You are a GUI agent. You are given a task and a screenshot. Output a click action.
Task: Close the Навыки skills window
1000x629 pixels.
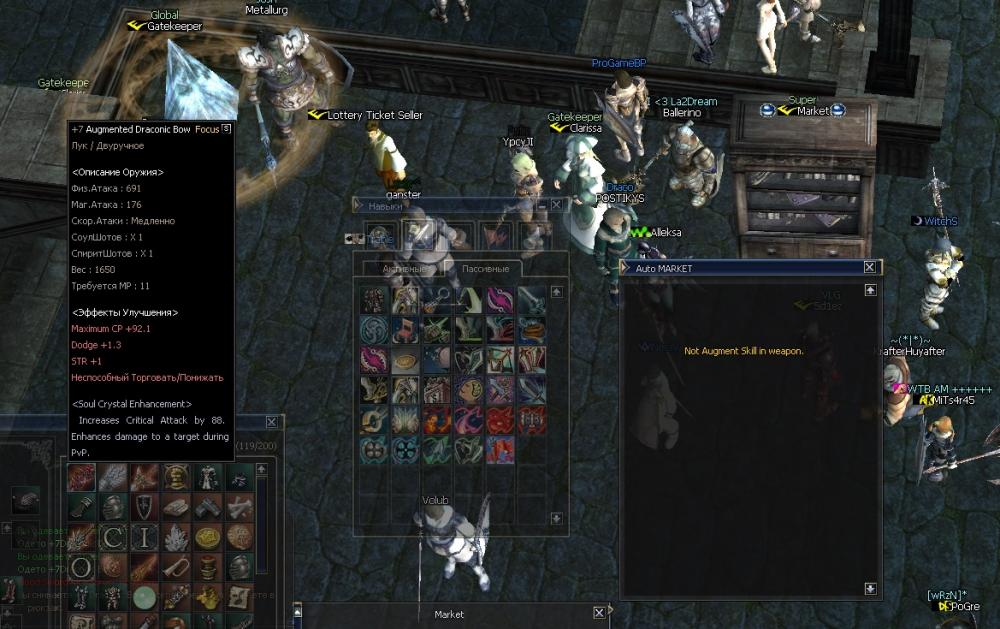coord(557,204)
